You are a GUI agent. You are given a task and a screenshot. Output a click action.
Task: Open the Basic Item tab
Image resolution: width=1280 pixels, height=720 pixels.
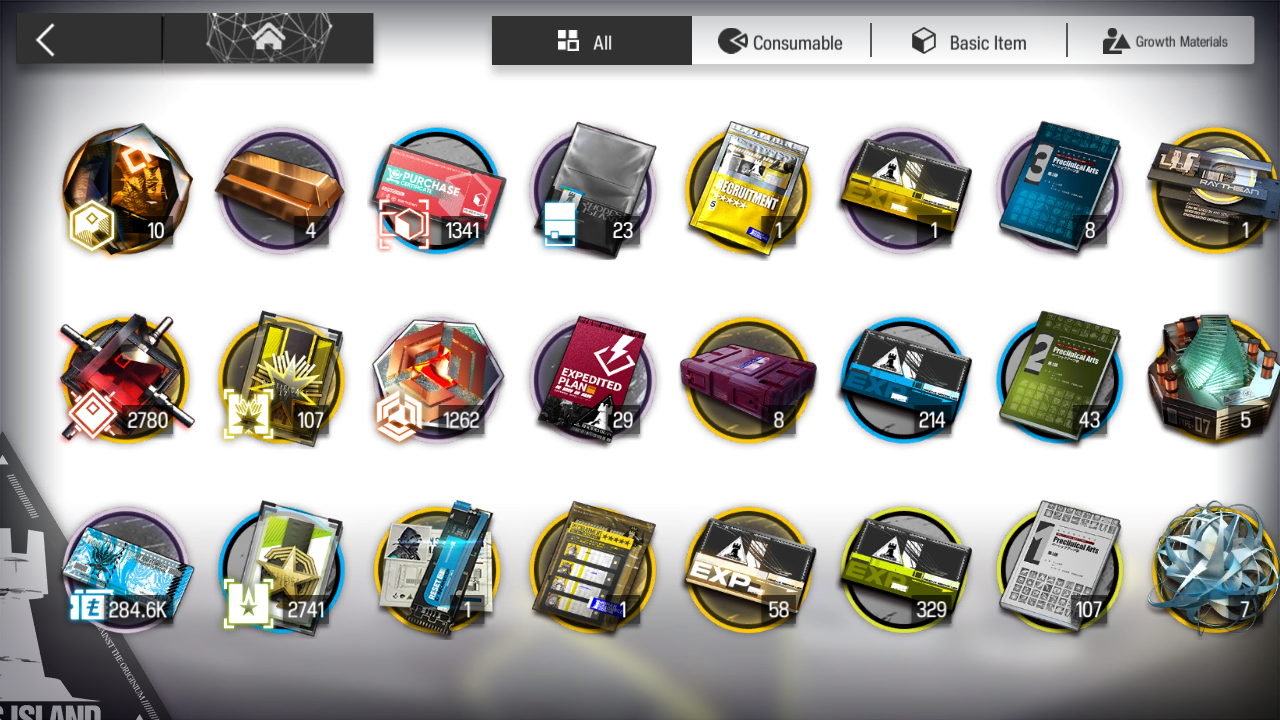[x=968, y=41]
